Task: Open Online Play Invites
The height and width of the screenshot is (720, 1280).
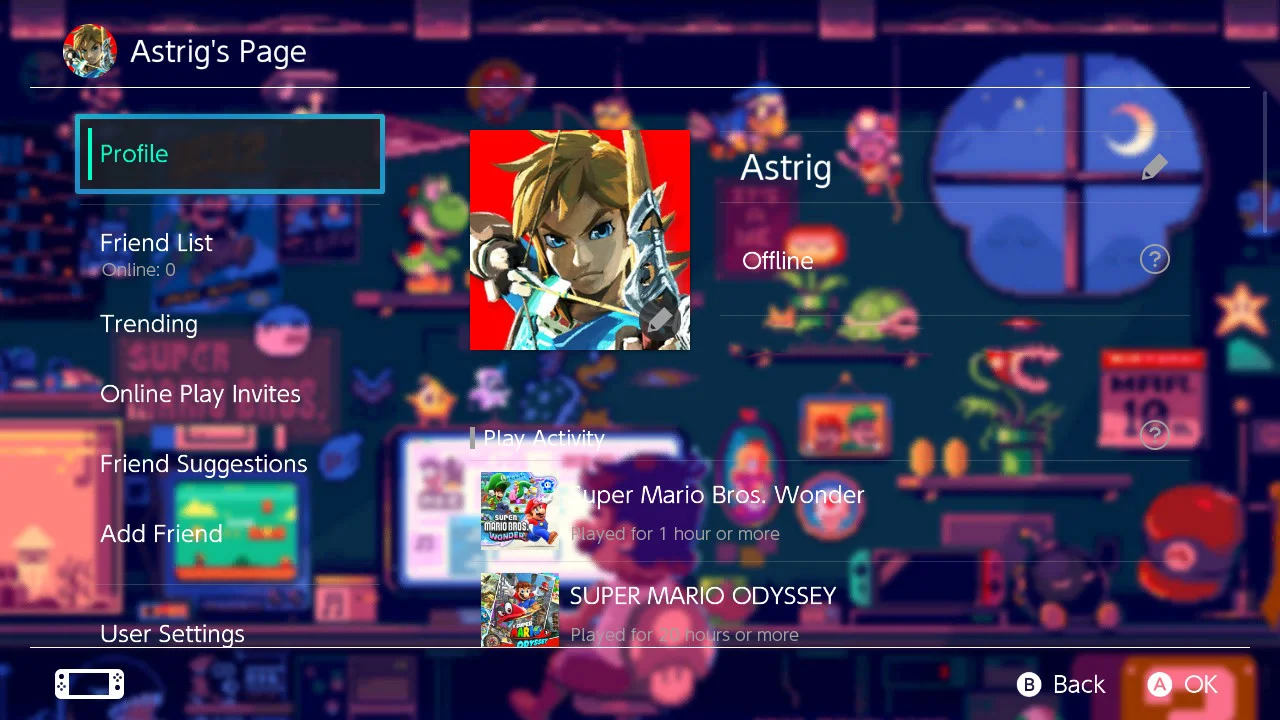Action: coord(200,394)
